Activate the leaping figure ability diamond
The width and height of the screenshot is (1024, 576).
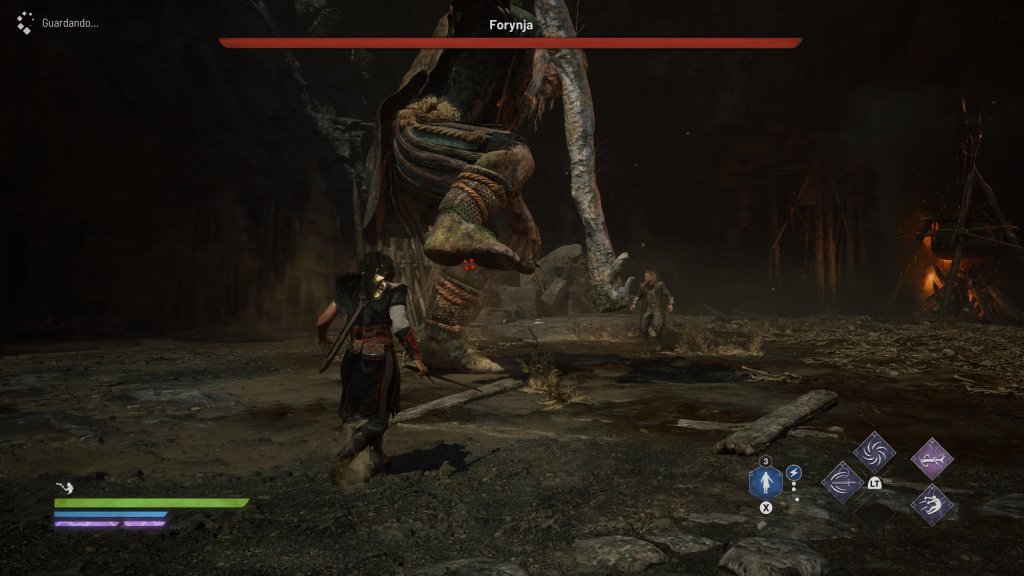pos(932,503)
